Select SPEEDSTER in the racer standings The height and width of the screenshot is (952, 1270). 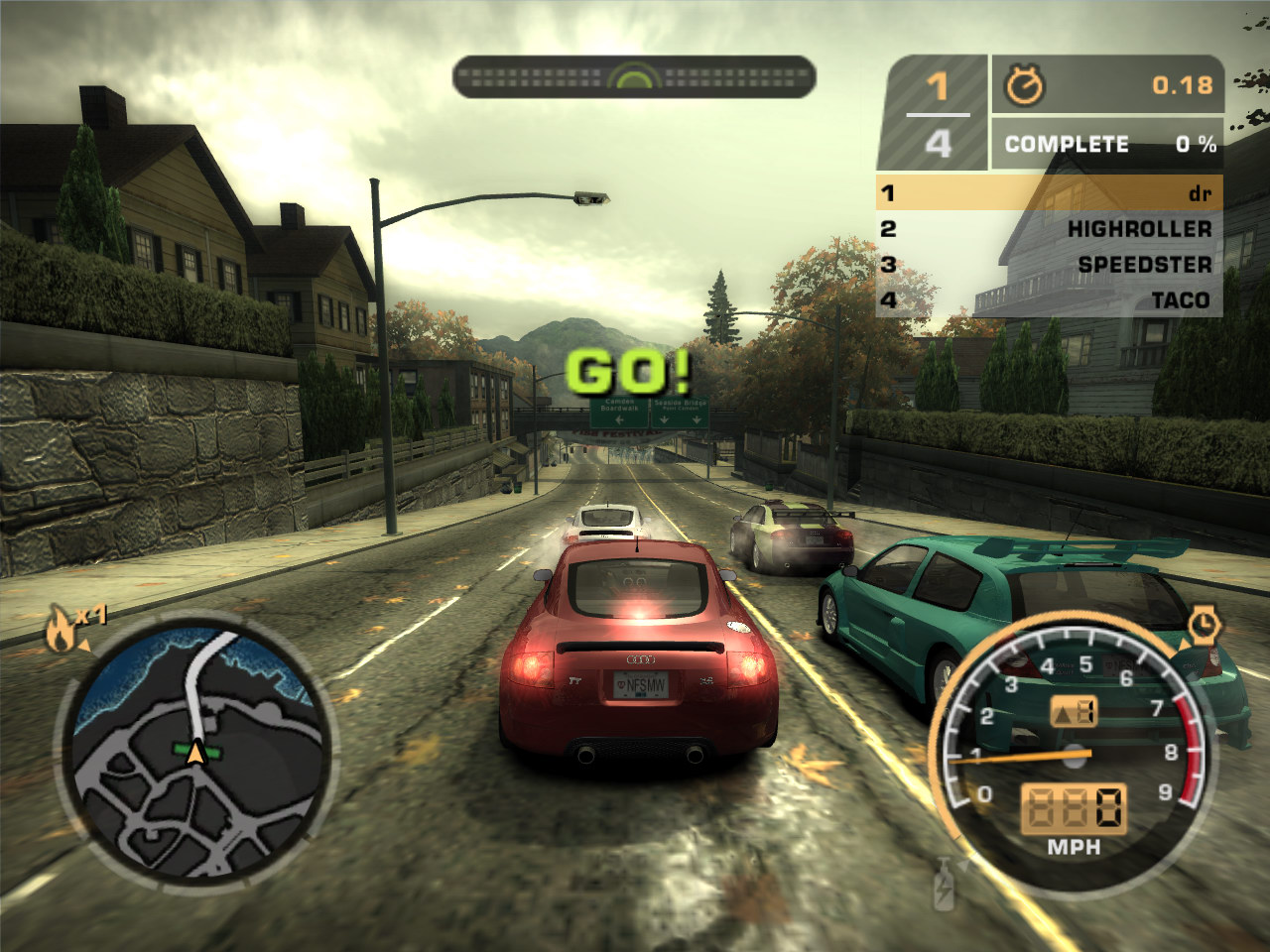(1049, 265)
